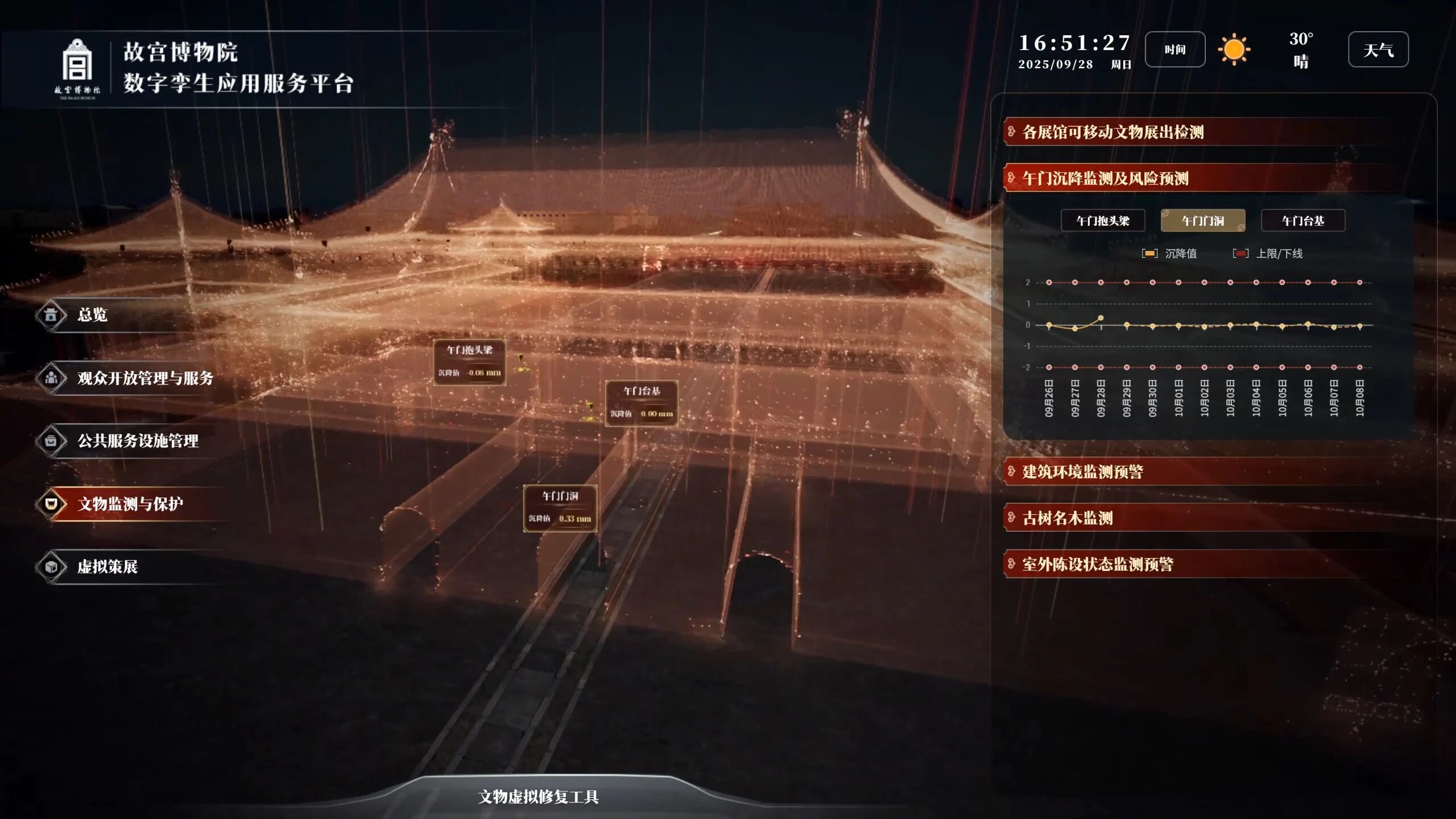Click the 时间 button
The height and width of the screenshot is (819, 1456).
pyautogui.click(x=1174, y=49)
